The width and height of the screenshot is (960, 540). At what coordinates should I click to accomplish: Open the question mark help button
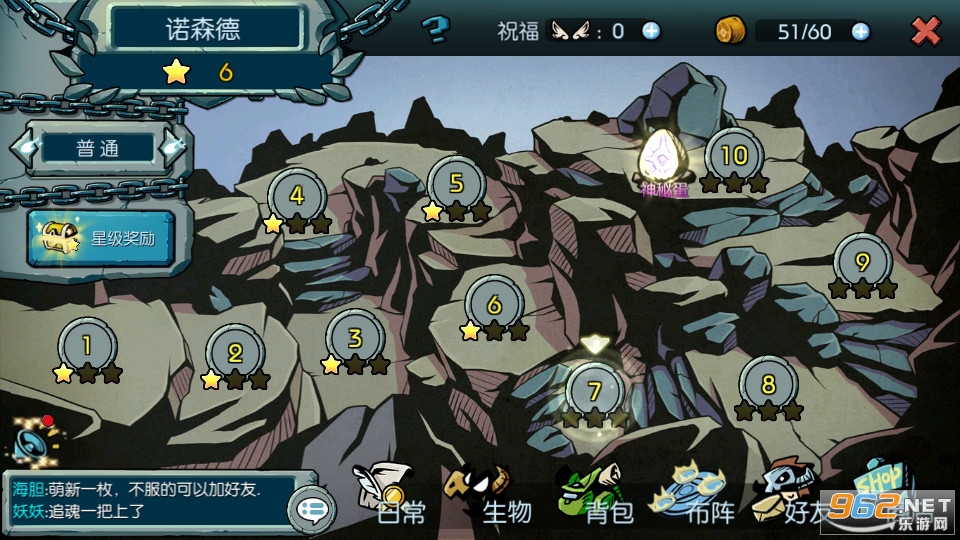click(435, 31)
